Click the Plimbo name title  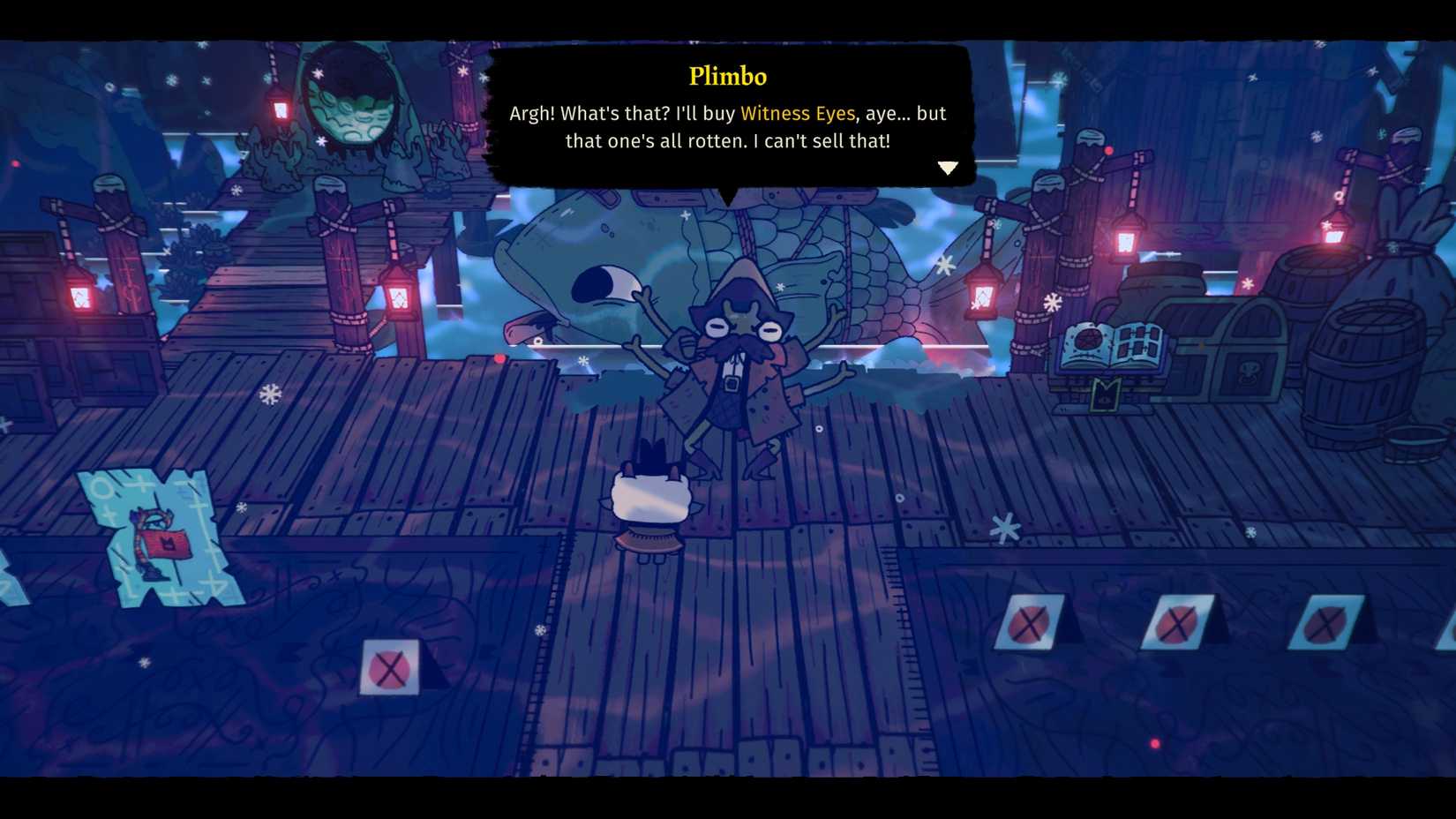pyautogui.click(x=729, y=77)
